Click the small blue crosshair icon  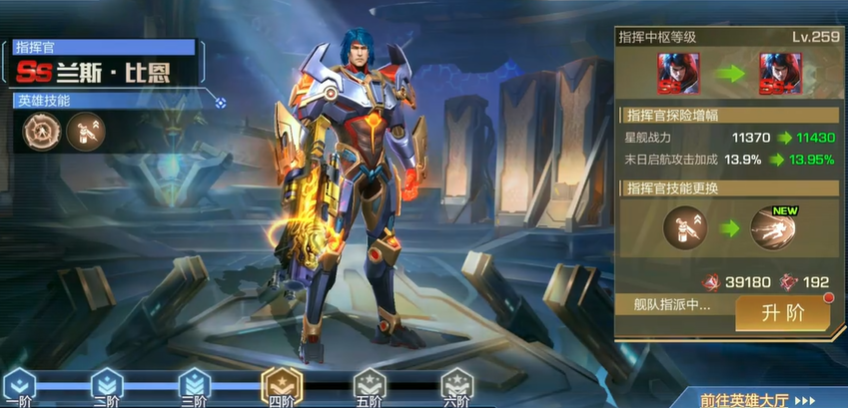point(220,101)
